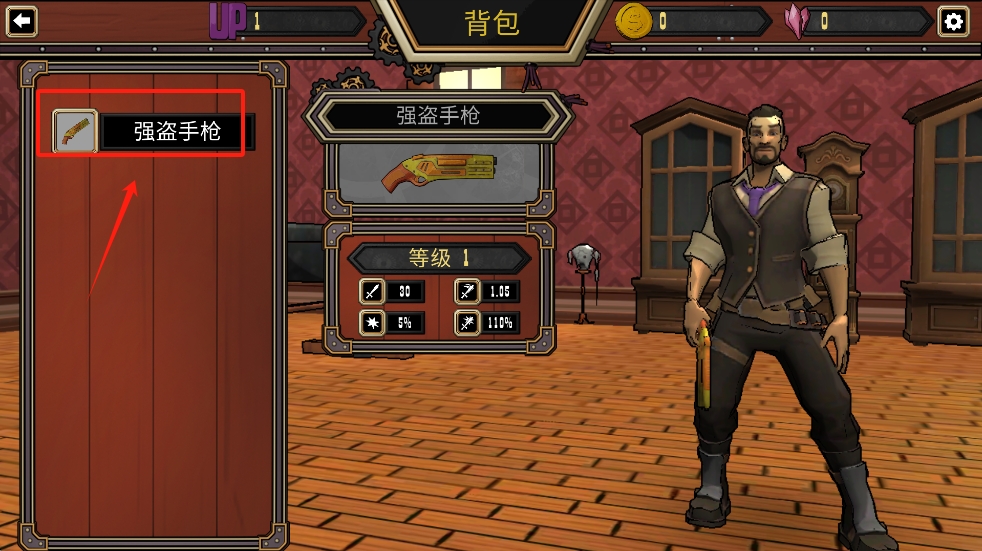This screenshot has height=551, width=982.
Task: Go back with the arrow button
Action: (x=21, y=21)
